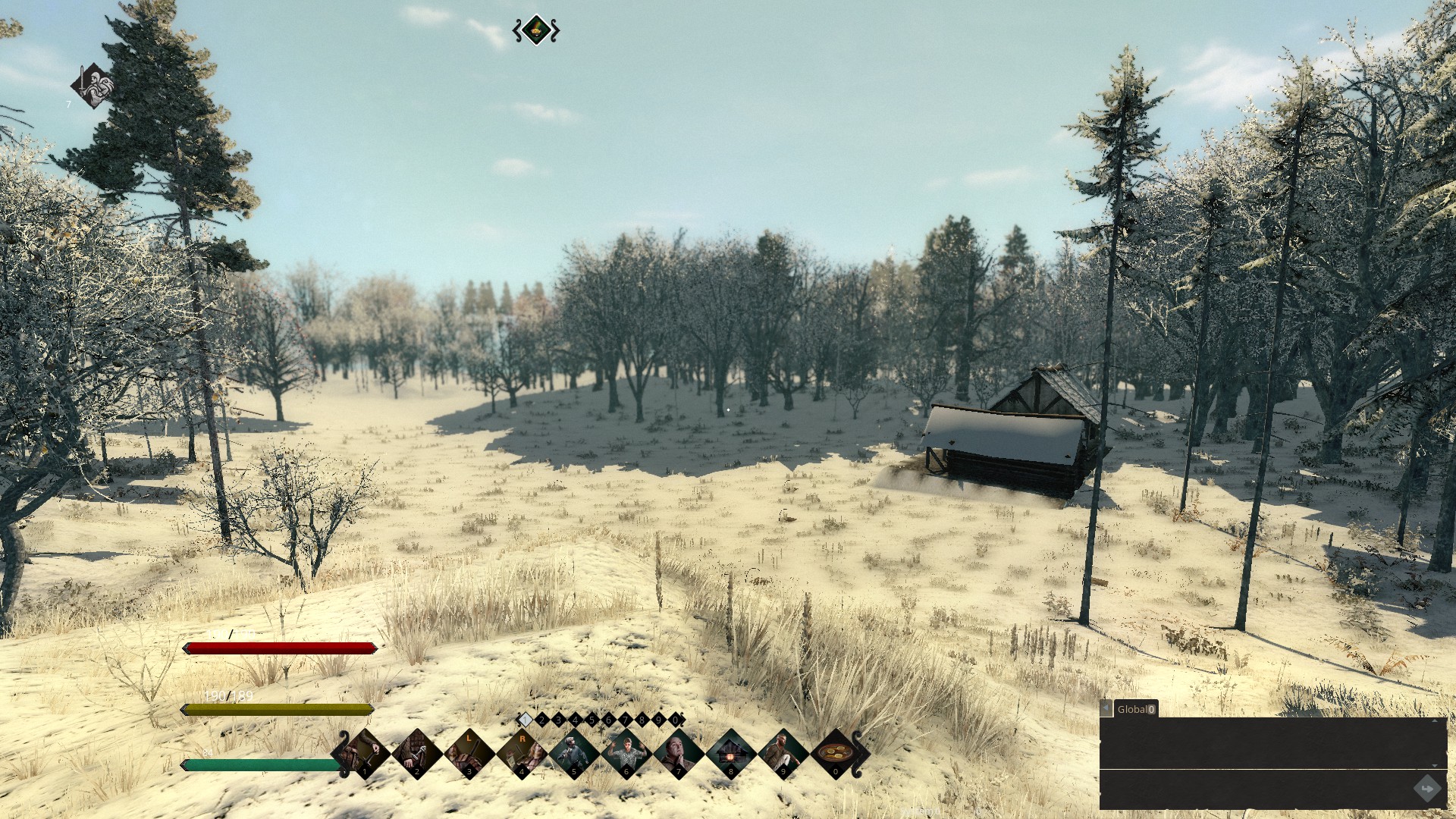The width and height of the screenshot is (1456, 819).
Task: Open the knight with sword status icon
Action: 93,86
